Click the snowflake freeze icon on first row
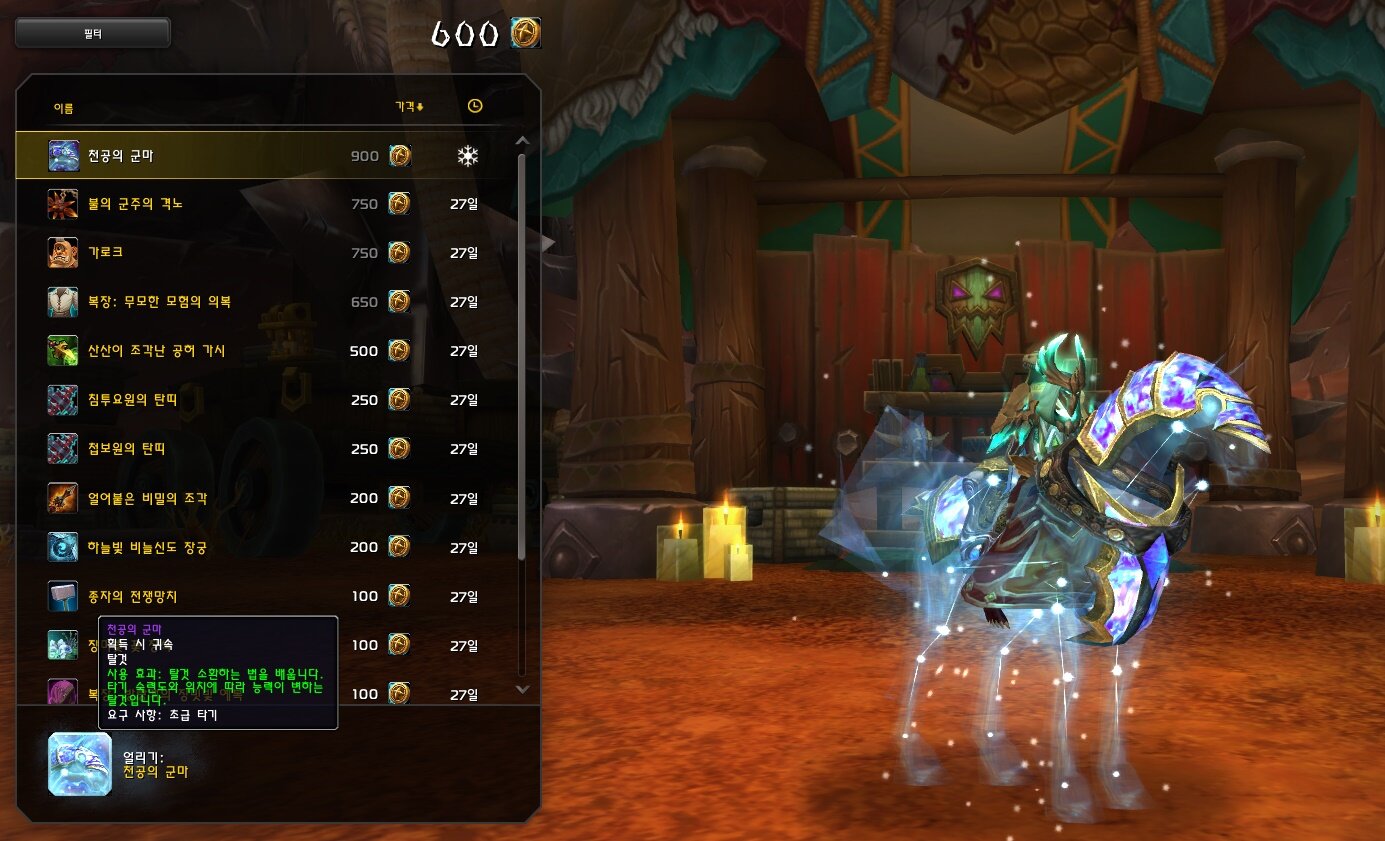1385x841 pixels. pos(467,156)
